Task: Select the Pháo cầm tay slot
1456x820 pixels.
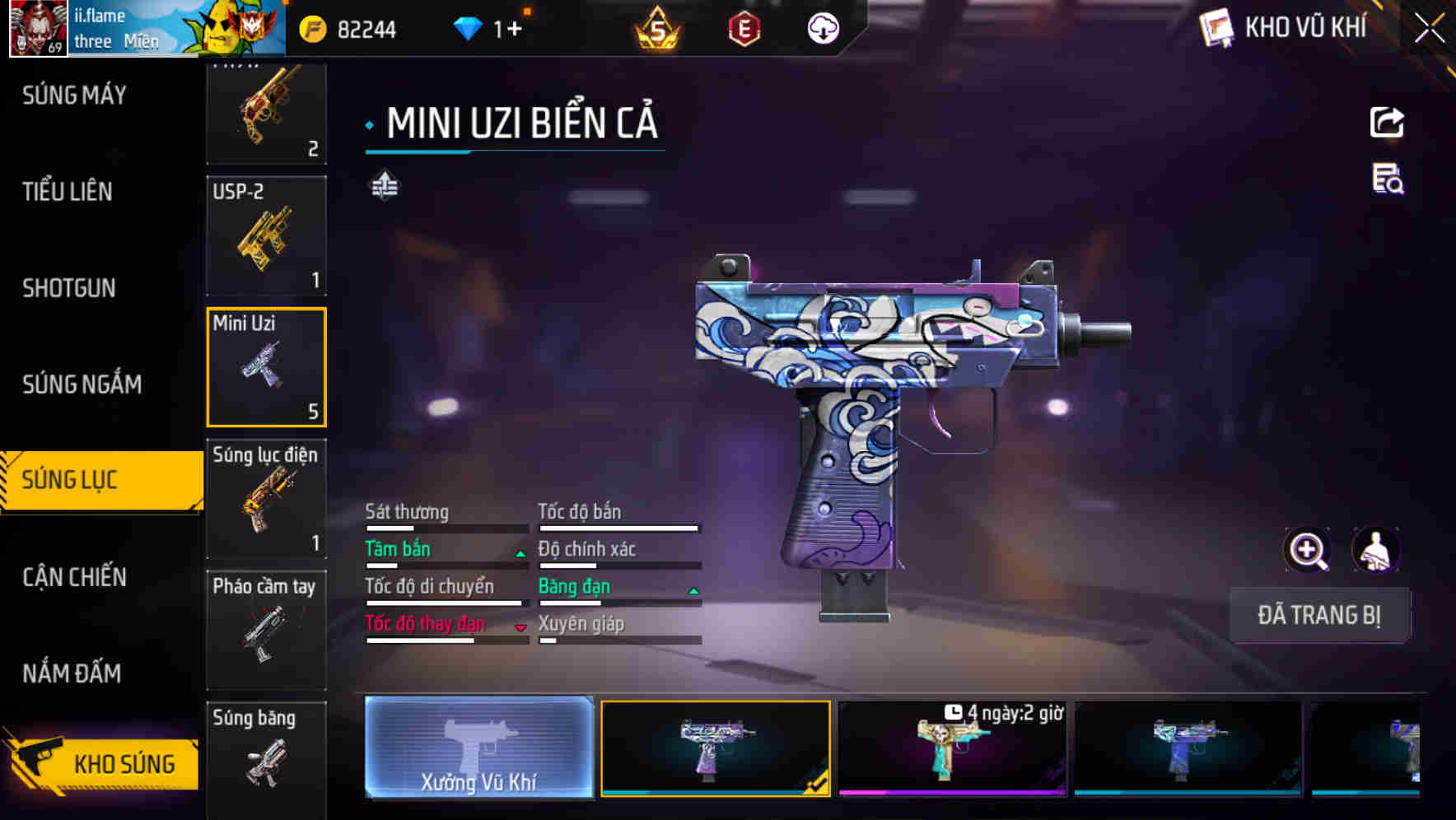Action: pyautogui.click(x=266, y=631)
